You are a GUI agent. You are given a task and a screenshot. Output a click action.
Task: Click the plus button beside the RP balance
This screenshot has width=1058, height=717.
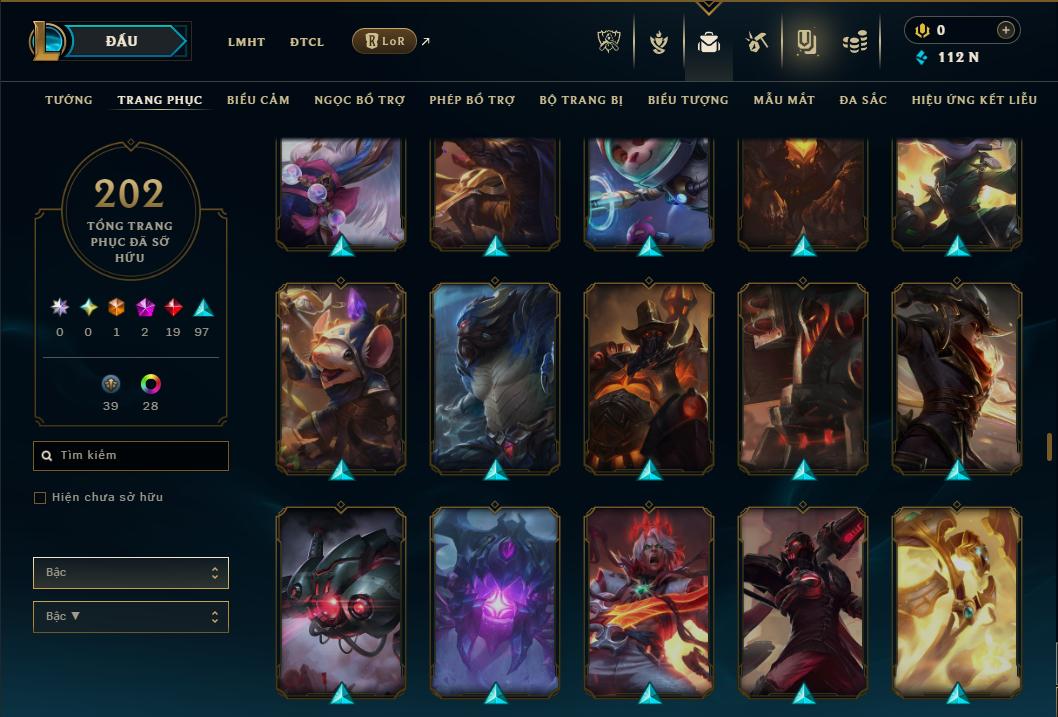(x=1005, y=30)
